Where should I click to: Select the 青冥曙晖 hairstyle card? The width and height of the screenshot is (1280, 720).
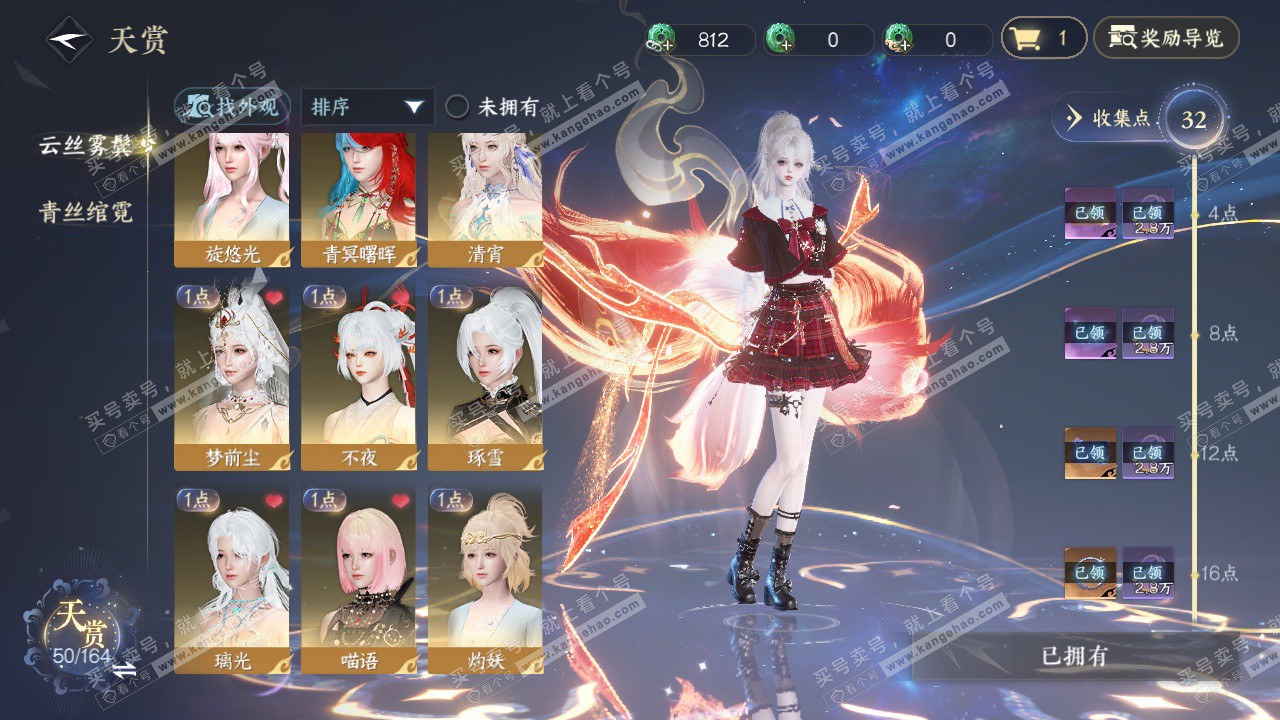(x=358, y=200)
